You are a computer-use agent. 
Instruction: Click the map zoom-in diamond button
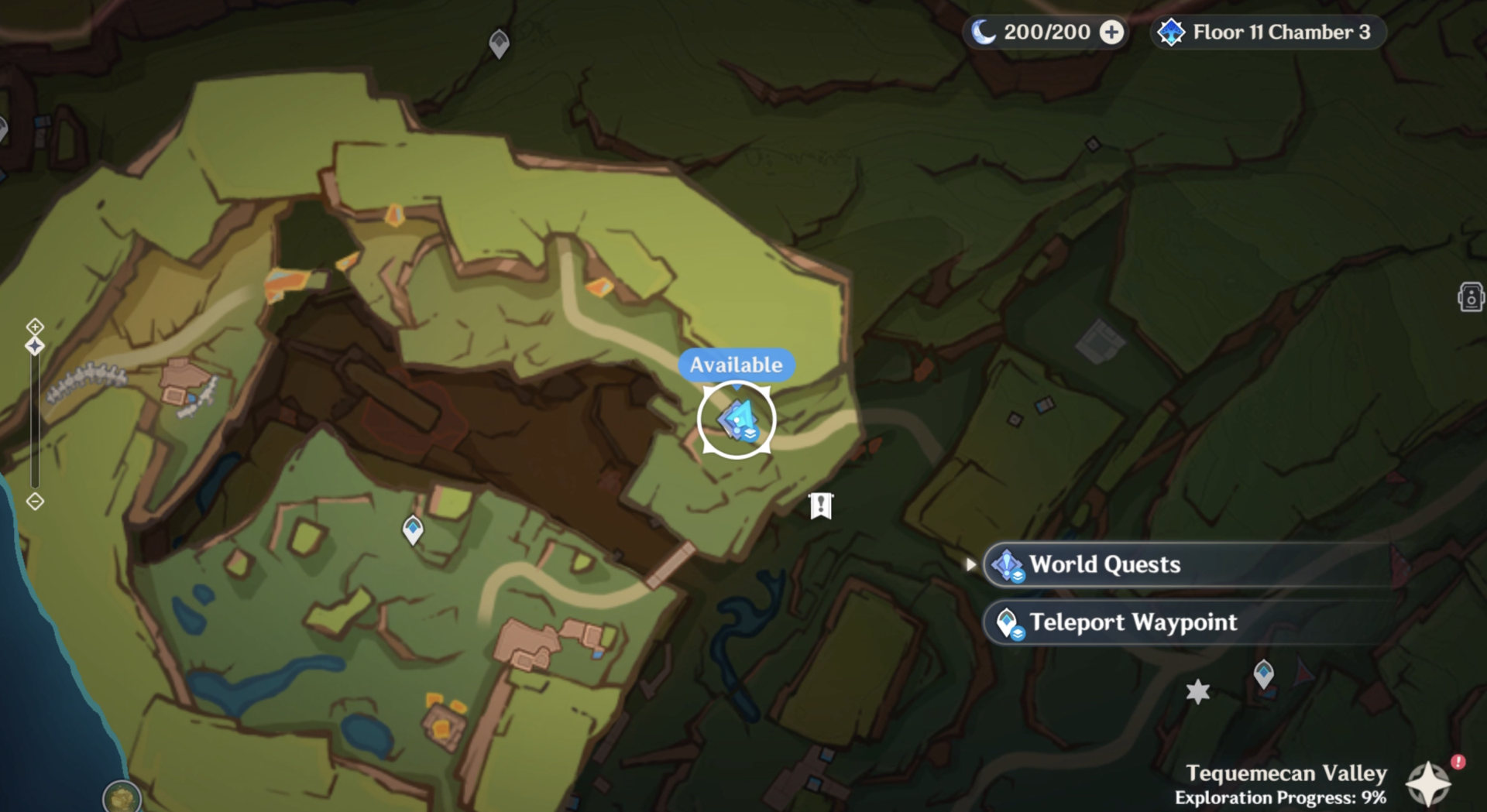35,326
